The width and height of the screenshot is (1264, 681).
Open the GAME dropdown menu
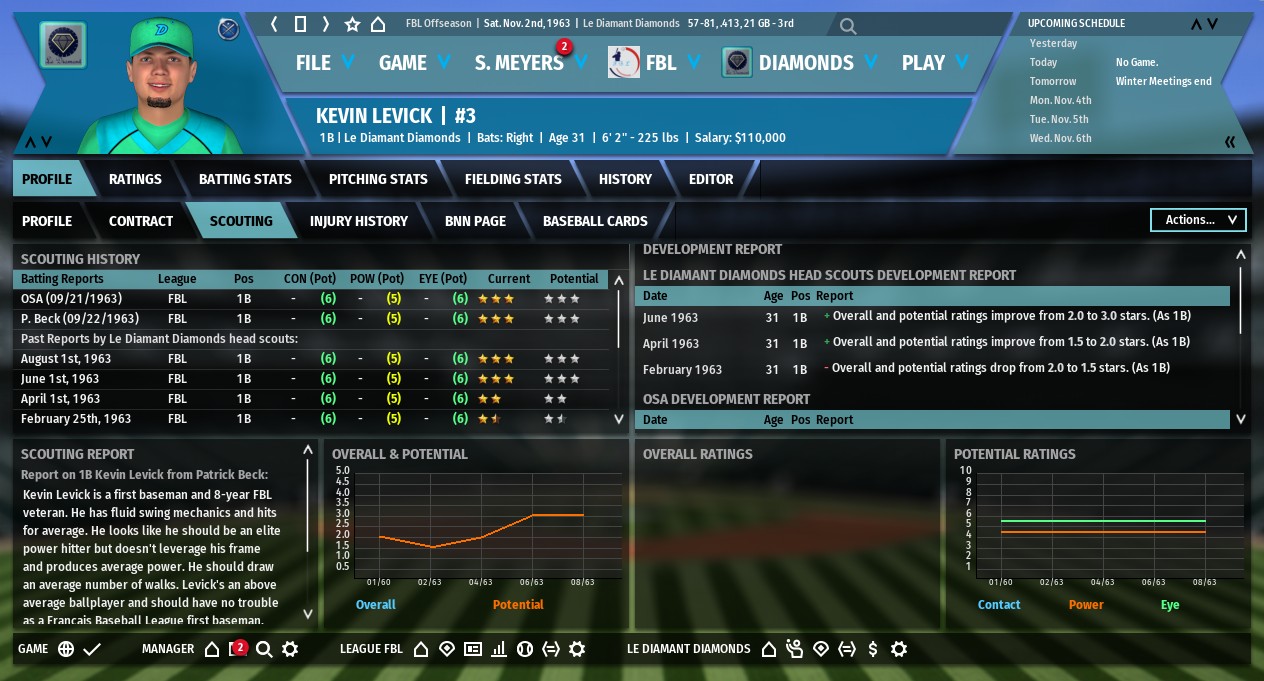414,62
